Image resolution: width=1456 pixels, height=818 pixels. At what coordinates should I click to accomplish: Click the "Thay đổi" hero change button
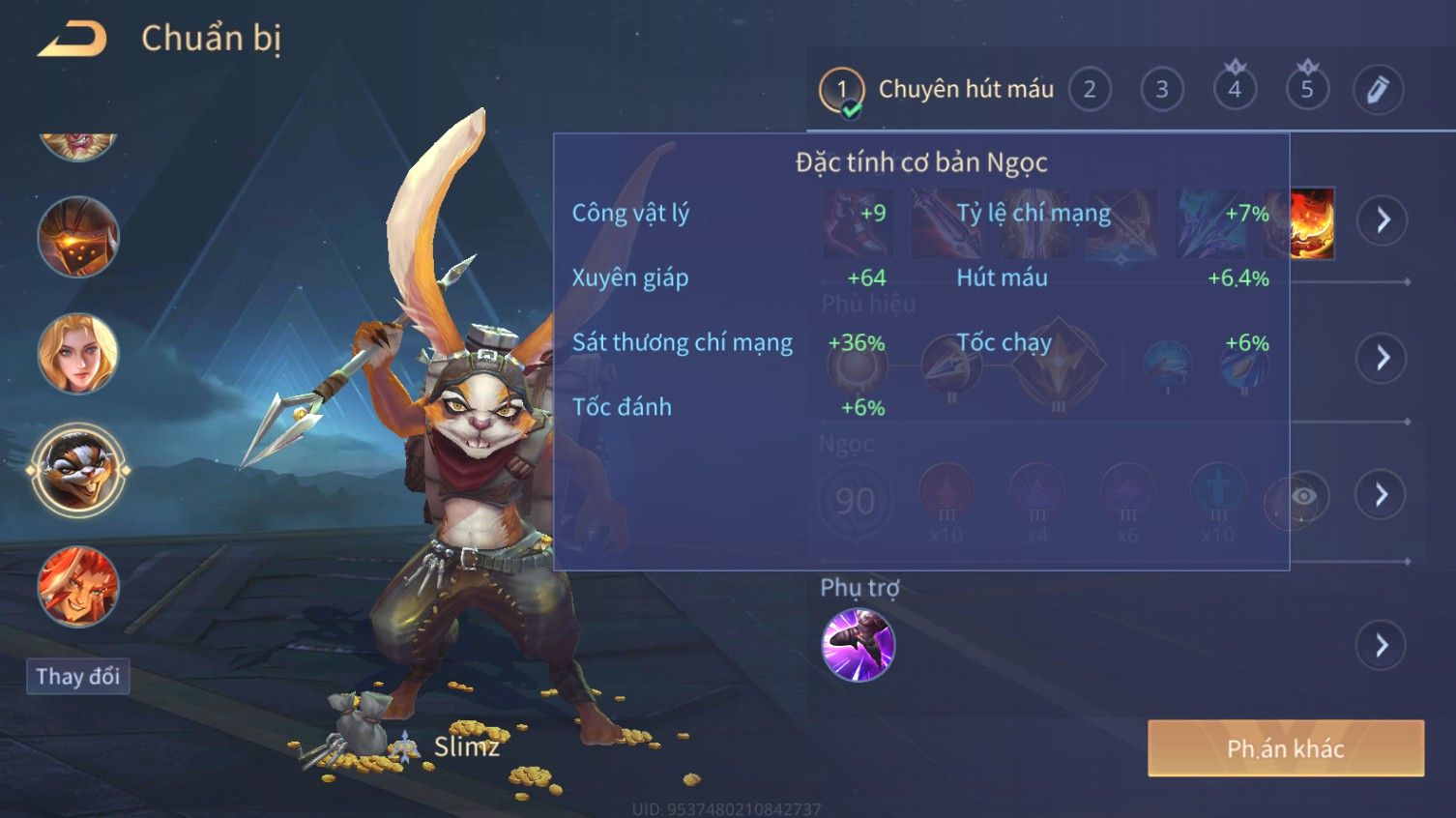(x=77, y=676)
